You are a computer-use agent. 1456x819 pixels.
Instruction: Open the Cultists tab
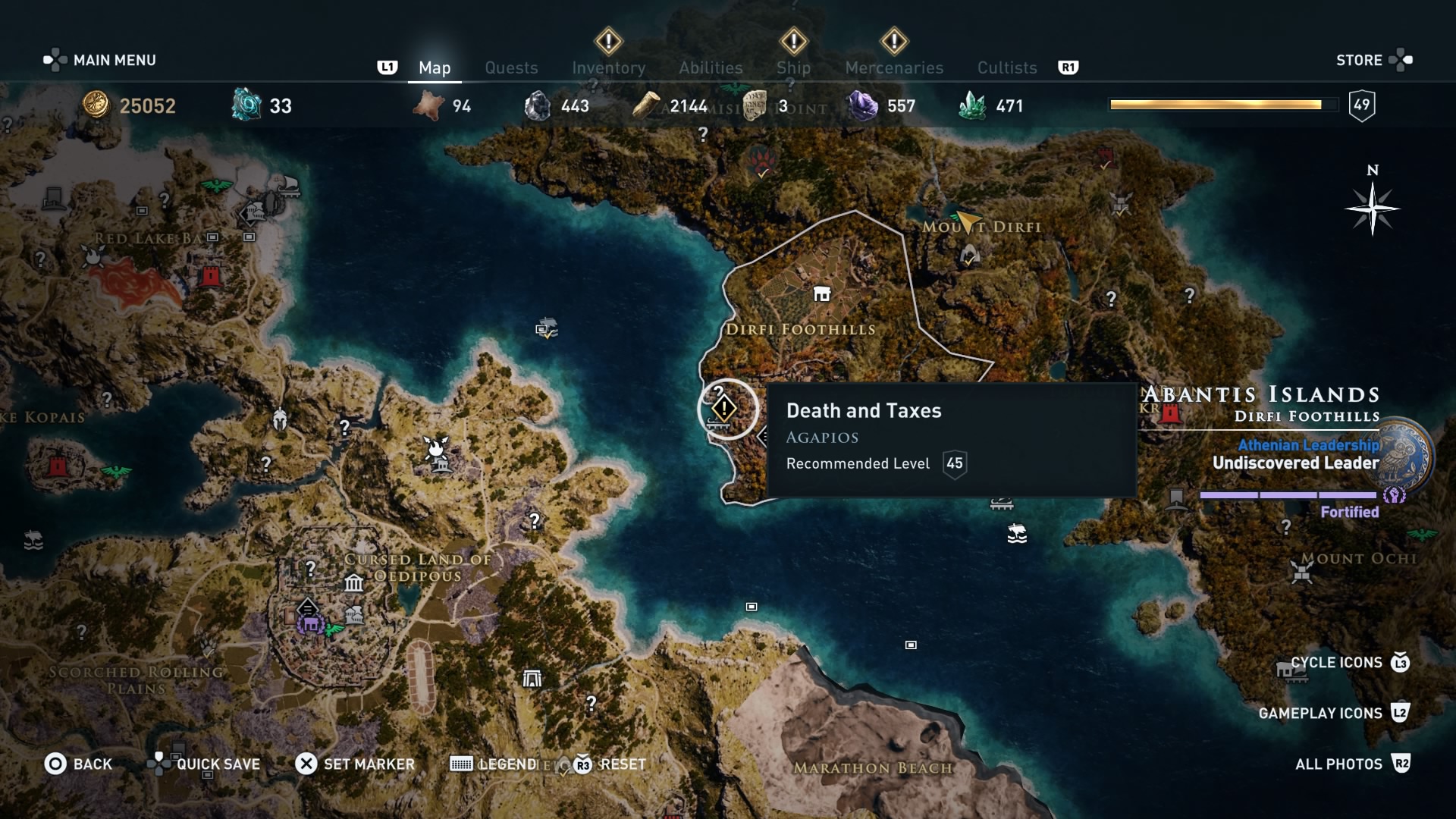coord(1006,67)
